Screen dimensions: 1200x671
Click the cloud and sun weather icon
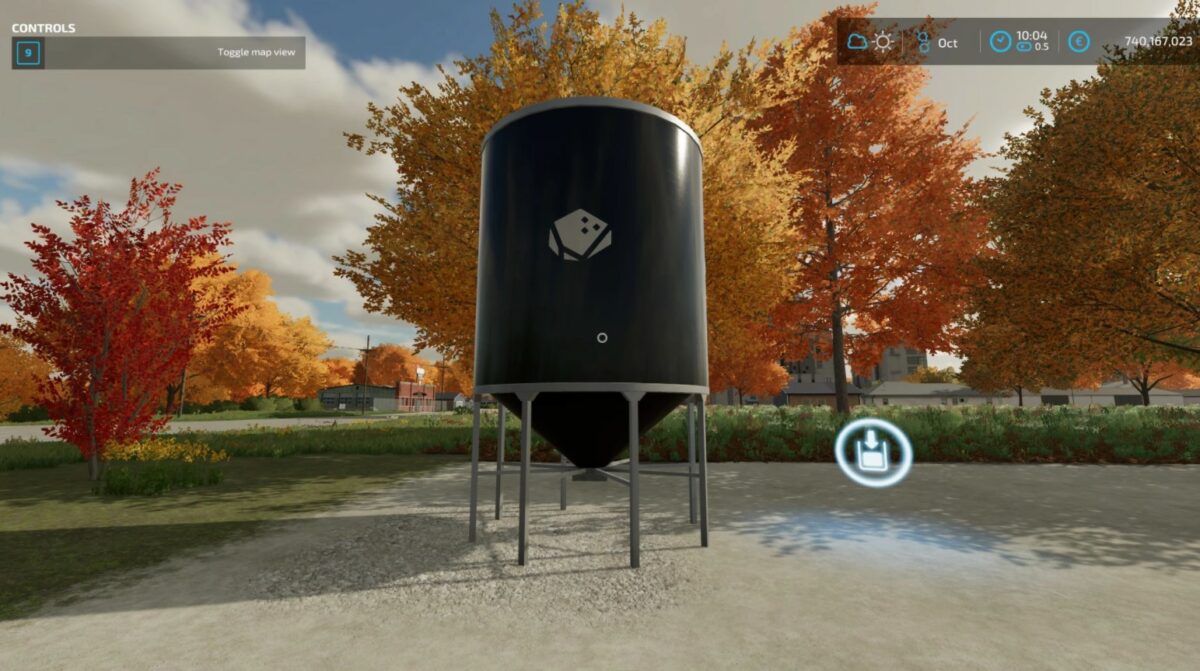click(x=870, y=42)
